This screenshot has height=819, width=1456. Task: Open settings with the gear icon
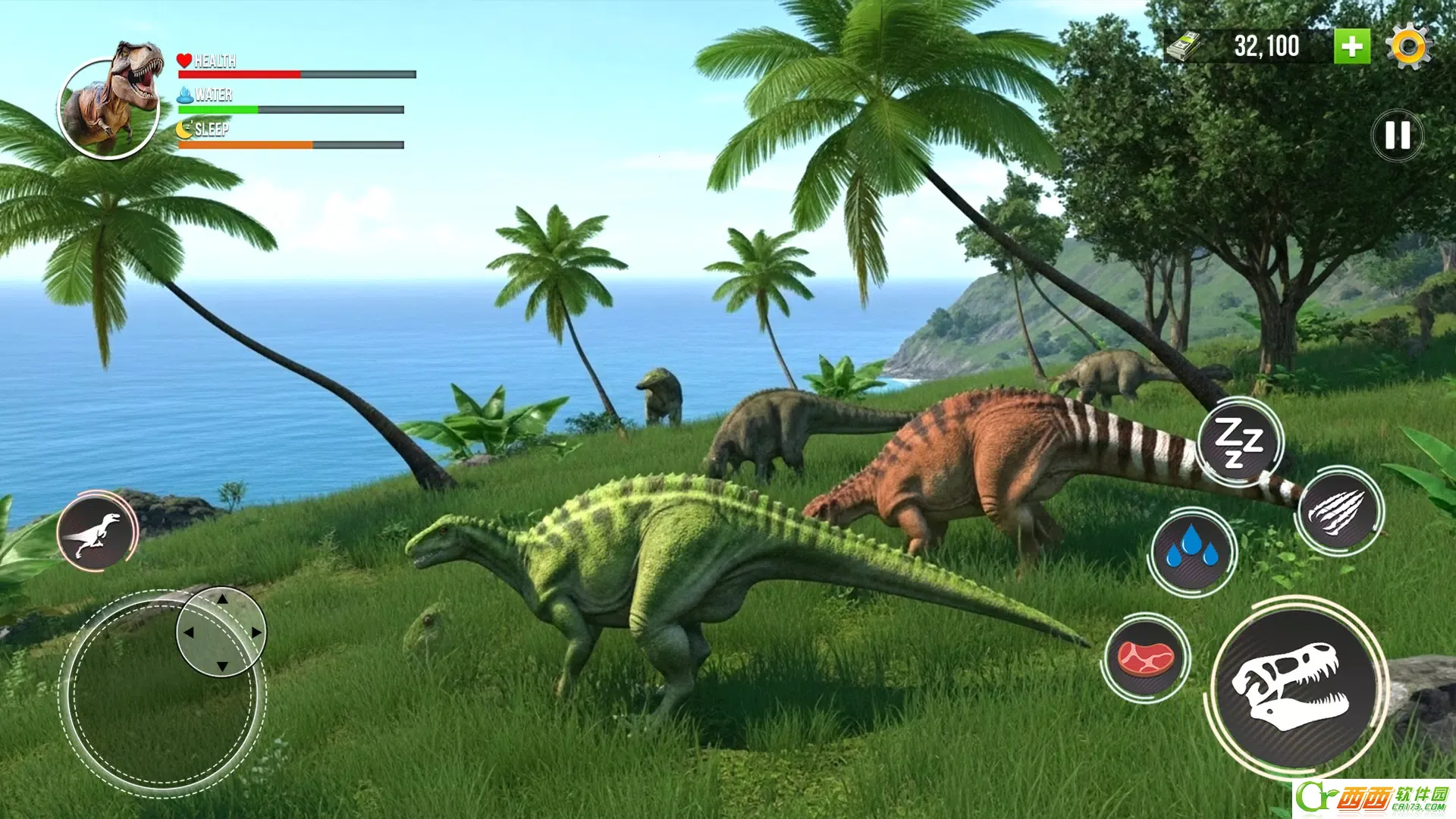1408,47
